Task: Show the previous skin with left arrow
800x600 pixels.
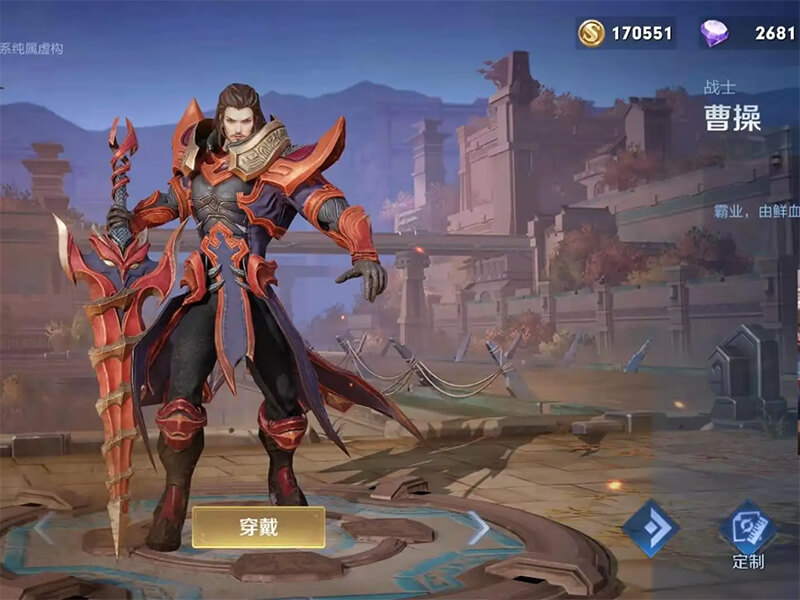Action: [x=42, y=527]
